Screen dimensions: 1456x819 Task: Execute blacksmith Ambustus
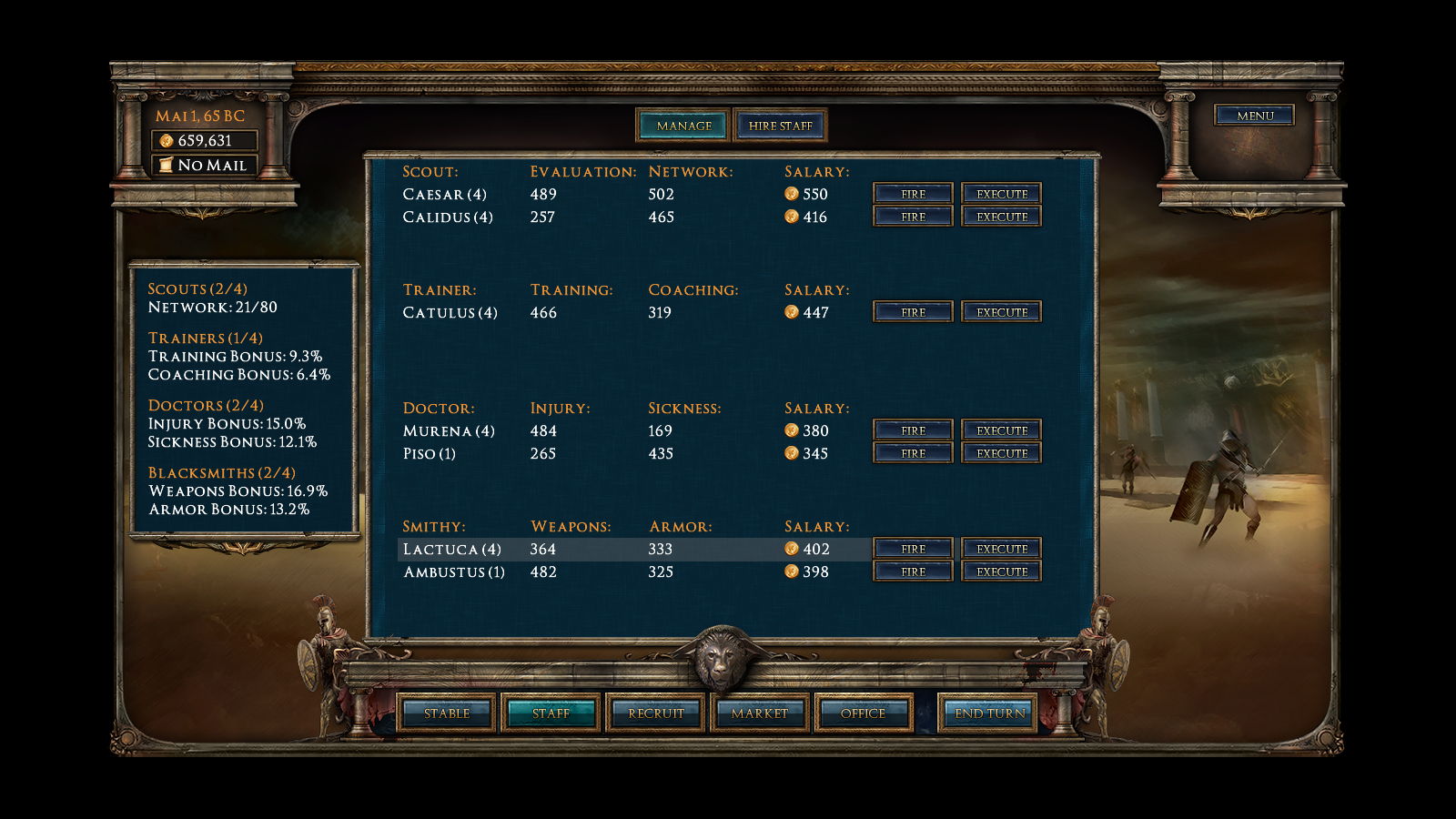(1001, 571)
